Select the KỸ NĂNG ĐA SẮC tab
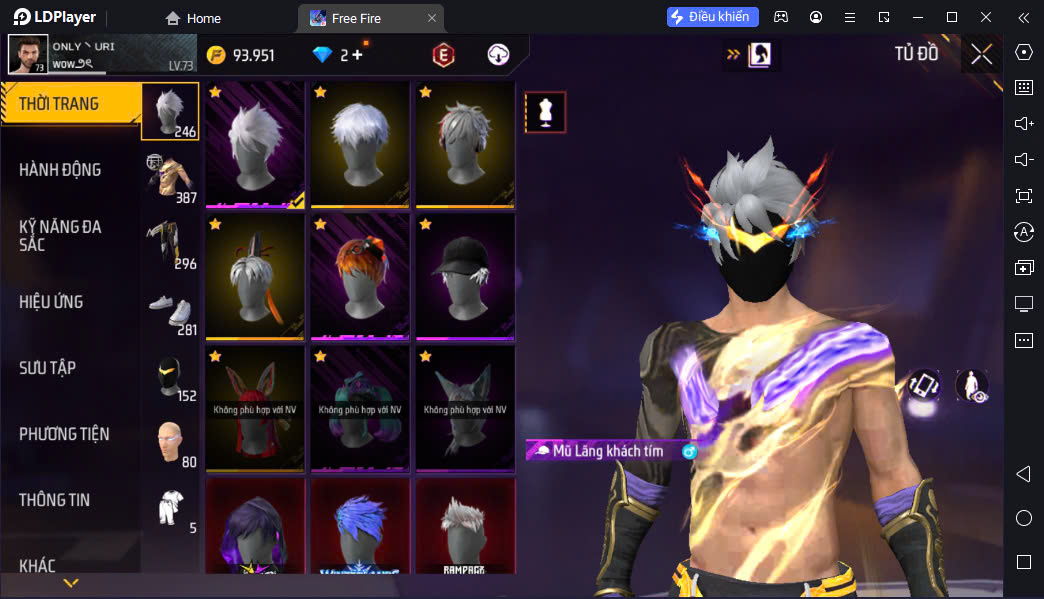Viewport: 1044px width, 599px height. (60, 236)
